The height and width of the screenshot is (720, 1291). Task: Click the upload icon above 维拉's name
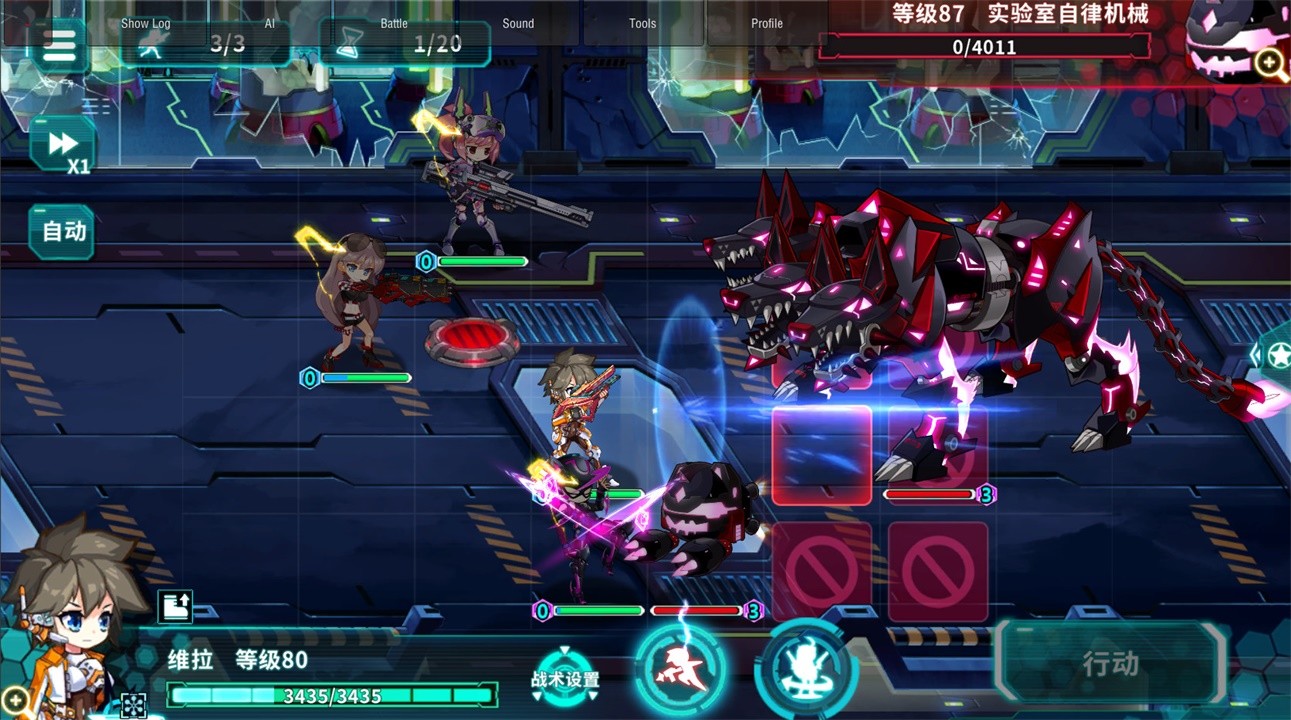click(x=175, y=606)
